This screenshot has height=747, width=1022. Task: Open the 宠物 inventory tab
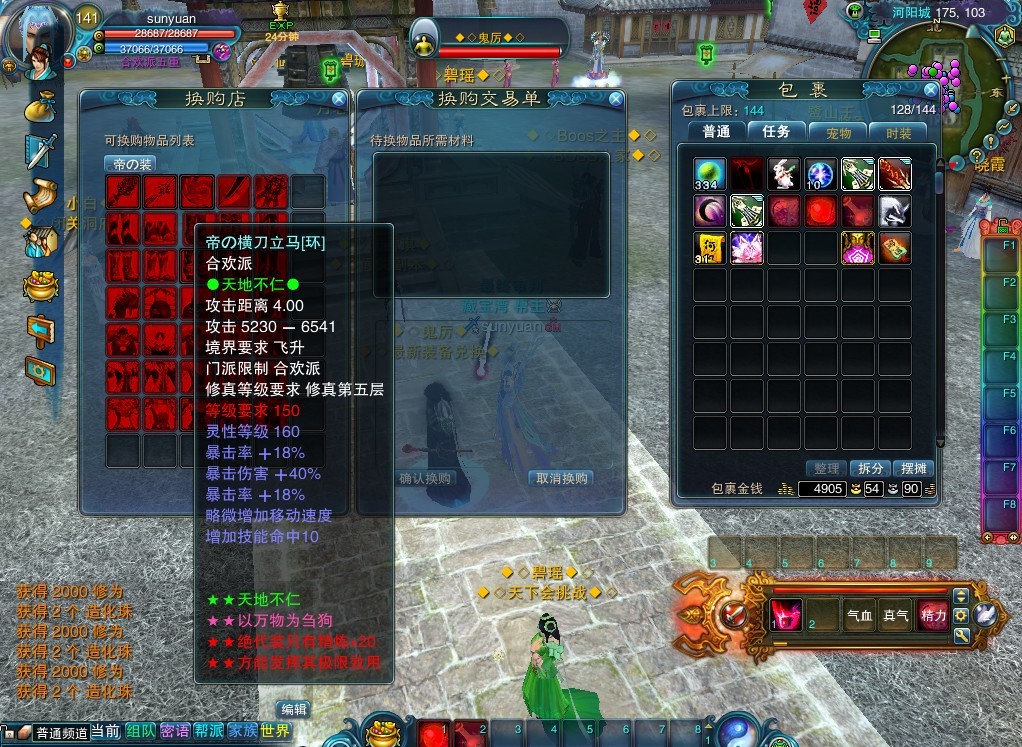click(x=838, y=132)
